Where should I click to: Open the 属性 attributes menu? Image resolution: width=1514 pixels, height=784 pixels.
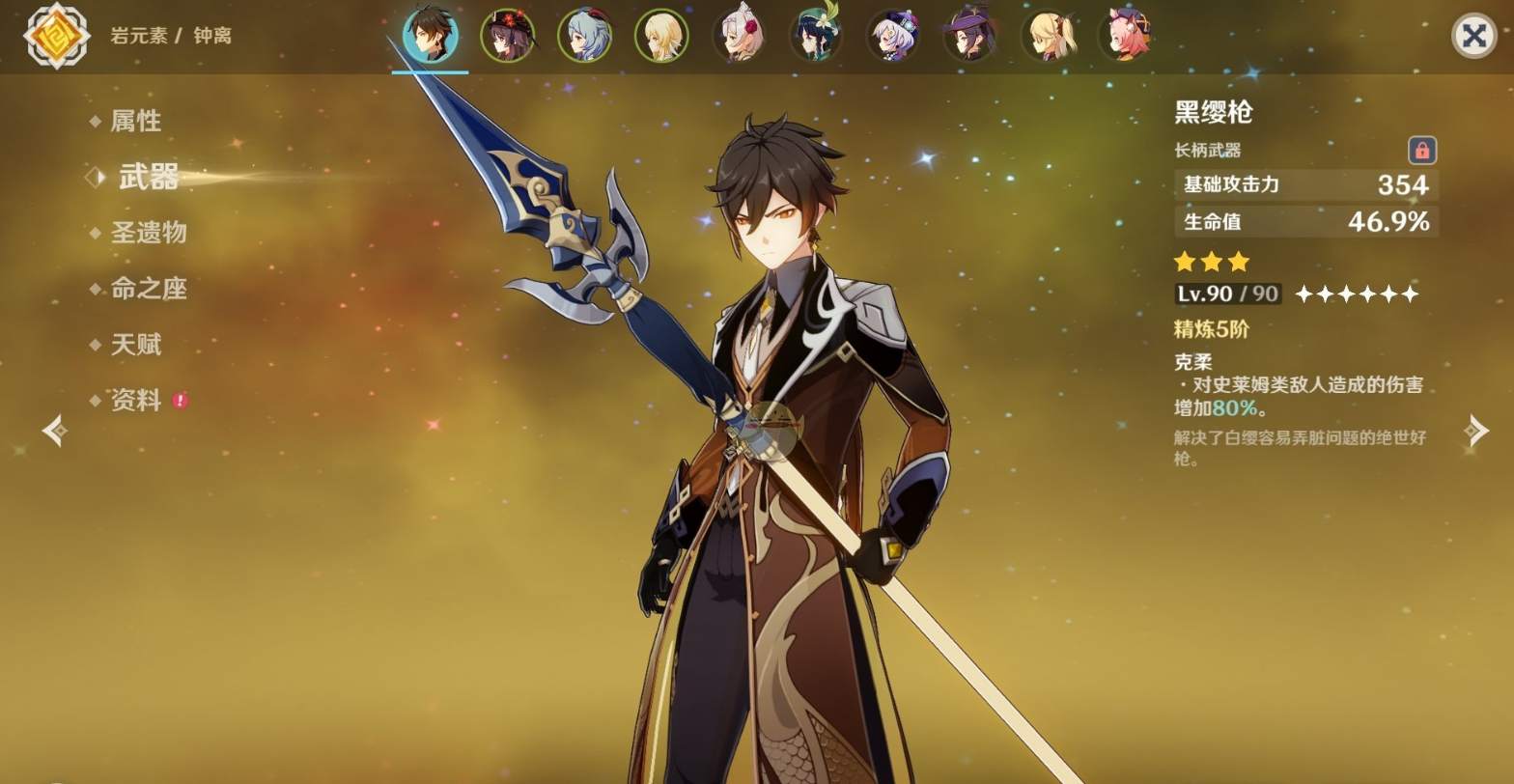[x=135, y=121]
